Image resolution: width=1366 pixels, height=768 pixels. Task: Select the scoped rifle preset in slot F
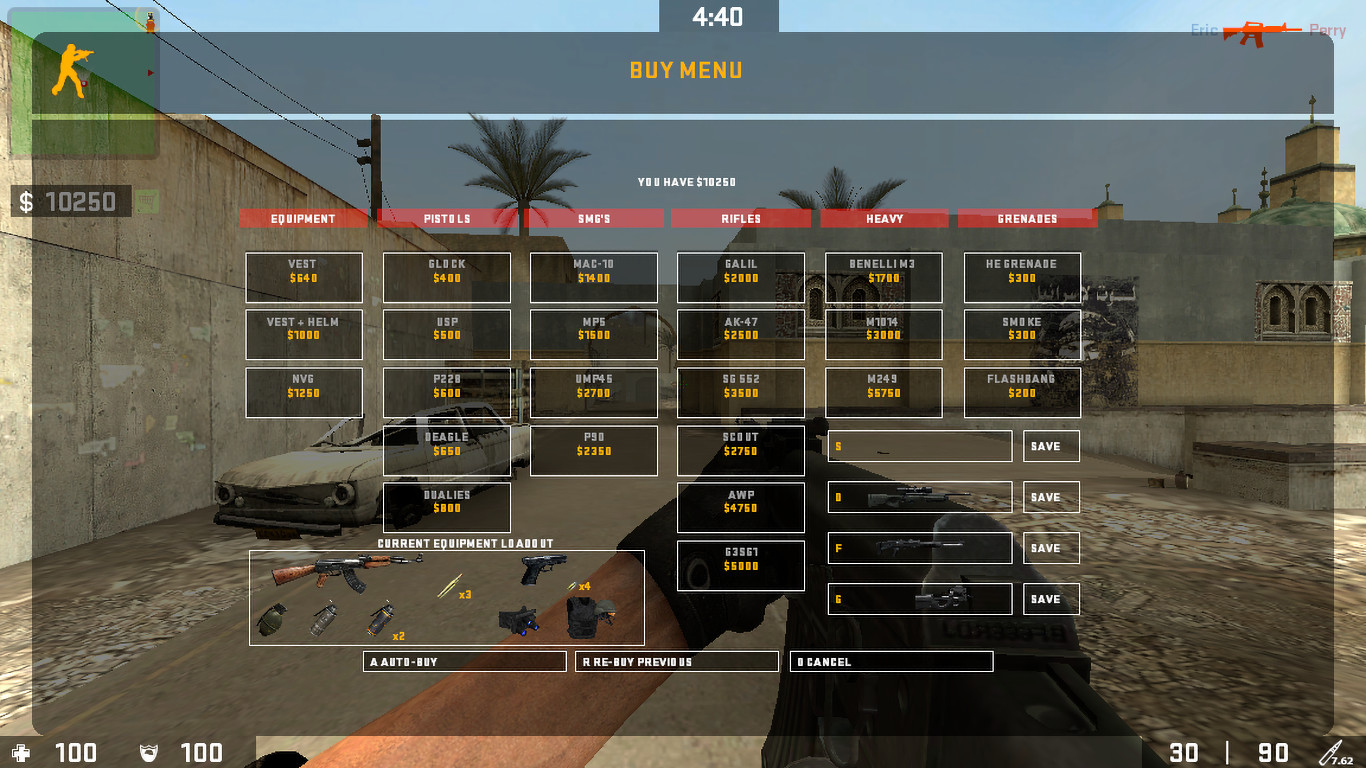tap(920, 547)
